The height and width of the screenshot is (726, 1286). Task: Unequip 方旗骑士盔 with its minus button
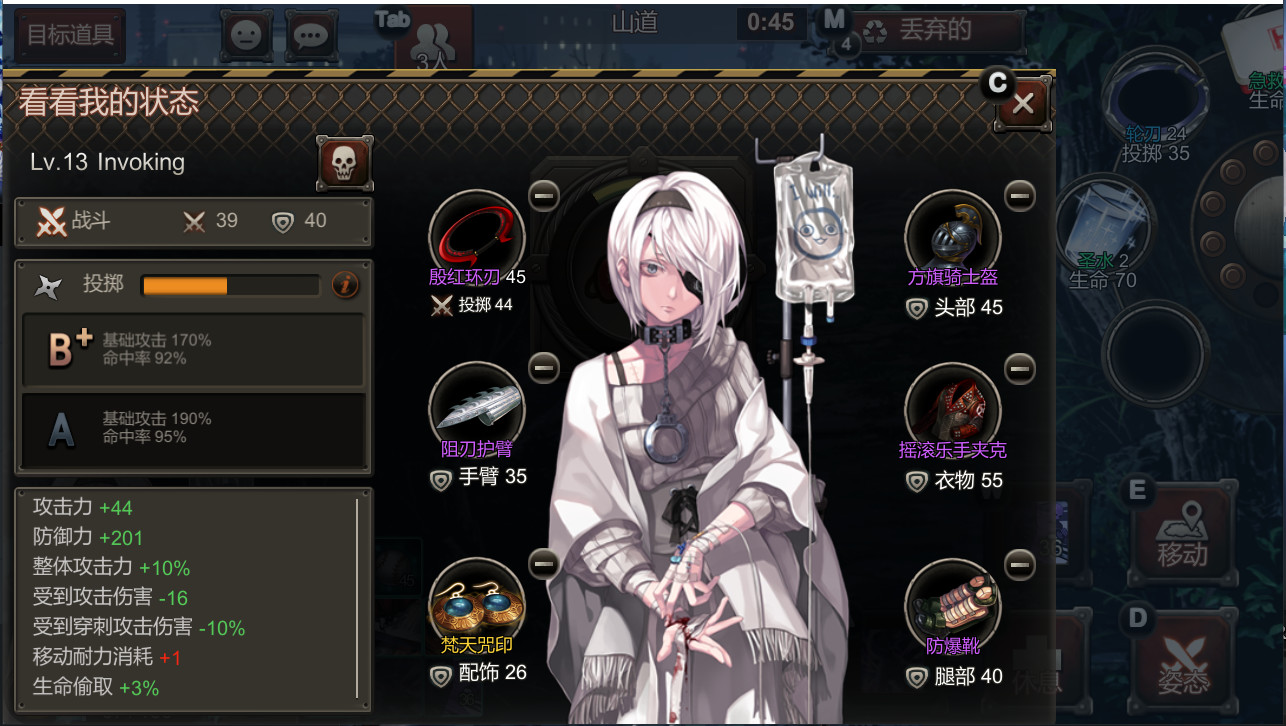point(1019,196)
